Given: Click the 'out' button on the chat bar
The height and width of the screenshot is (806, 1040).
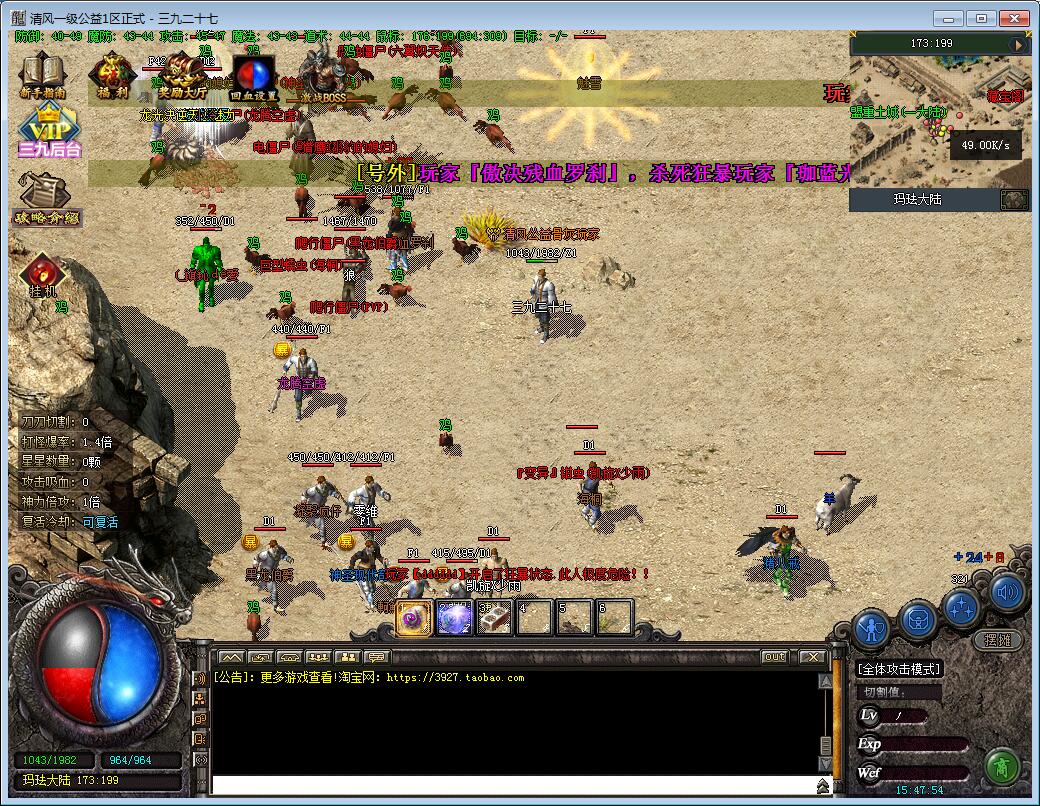Looking at the screenshot, I should pyautogui.click(x=774, y=657).
